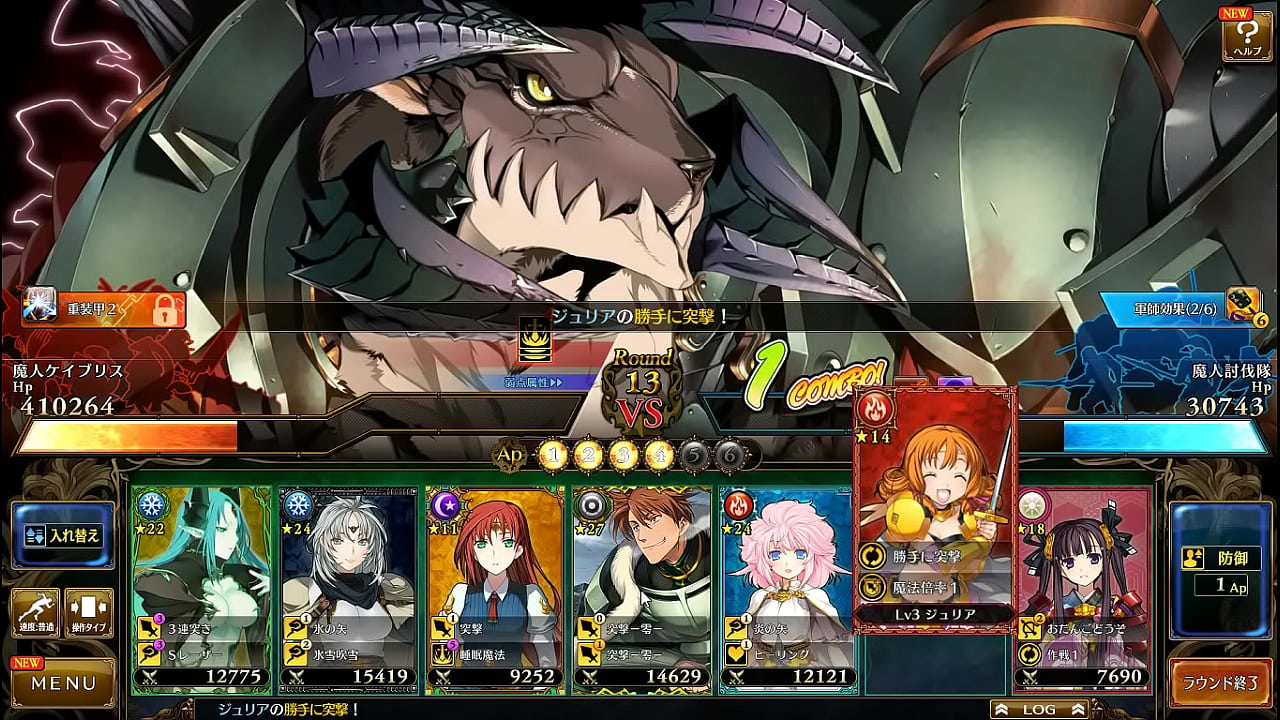Cast ヒーリング healing skill

[x=788, y=653]
